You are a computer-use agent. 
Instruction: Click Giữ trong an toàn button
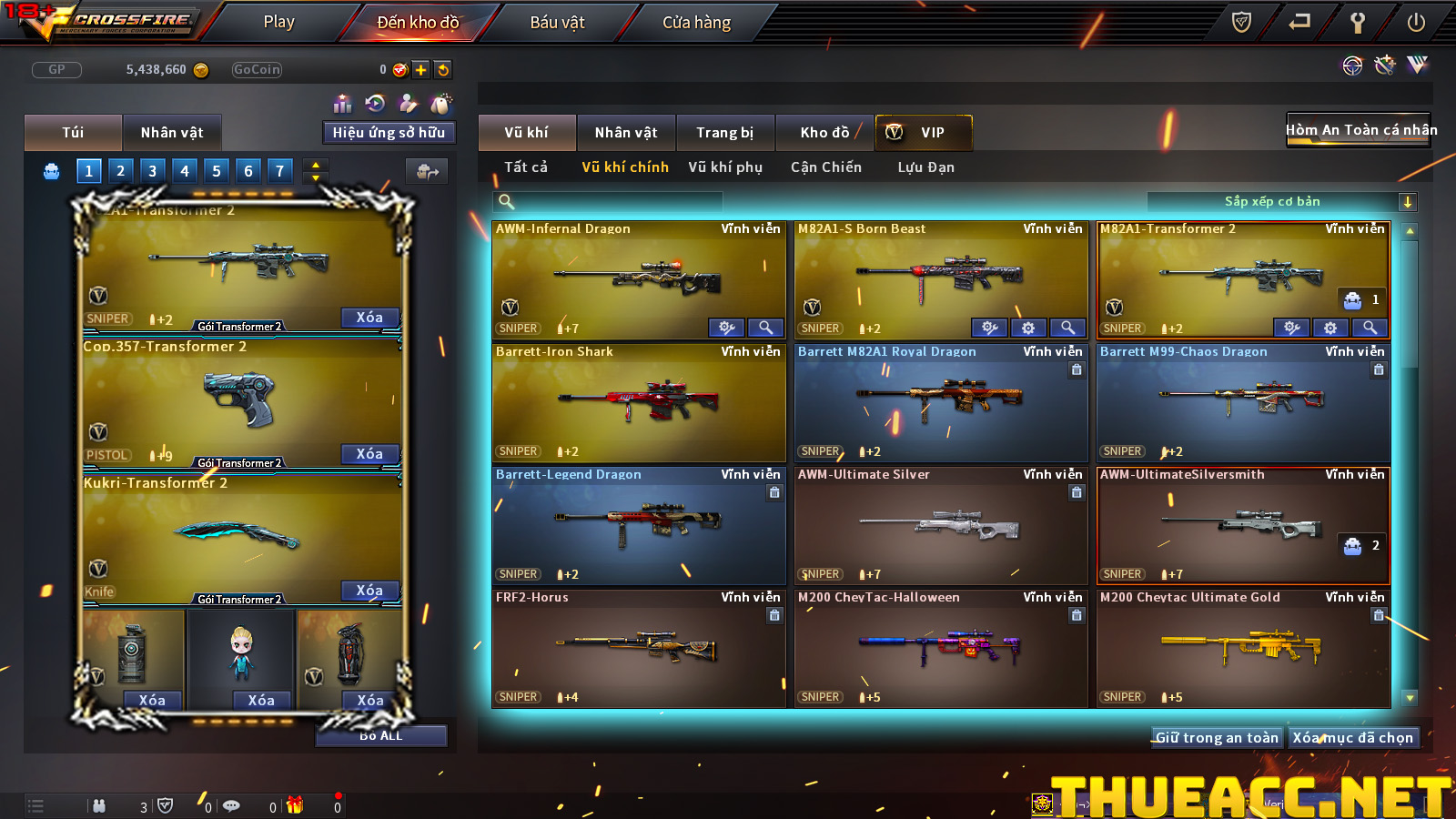pyautogui.click(x=1217, y=738)
